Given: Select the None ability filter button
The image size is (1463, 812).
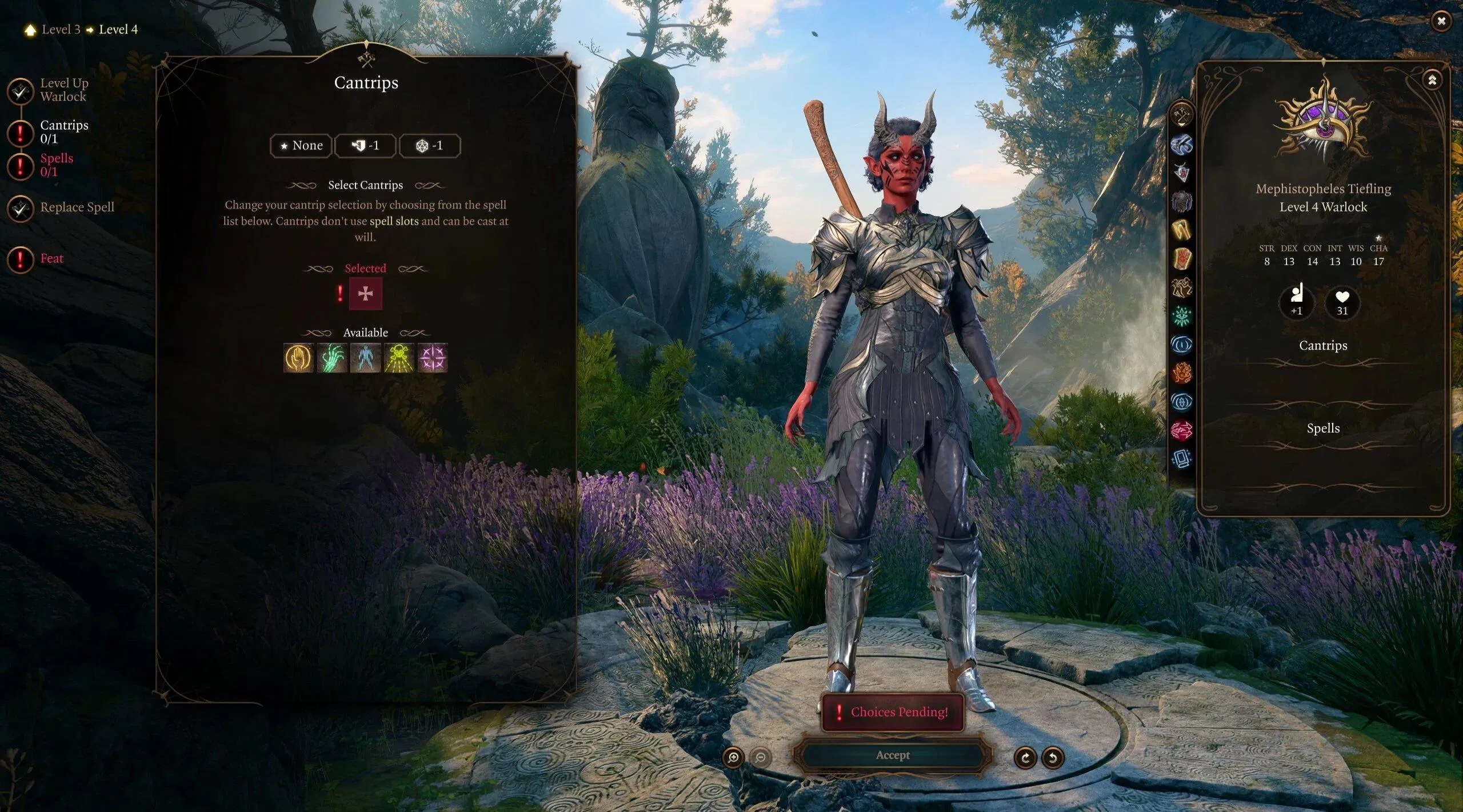Looking at the screenshot, I should pos(301,146).
